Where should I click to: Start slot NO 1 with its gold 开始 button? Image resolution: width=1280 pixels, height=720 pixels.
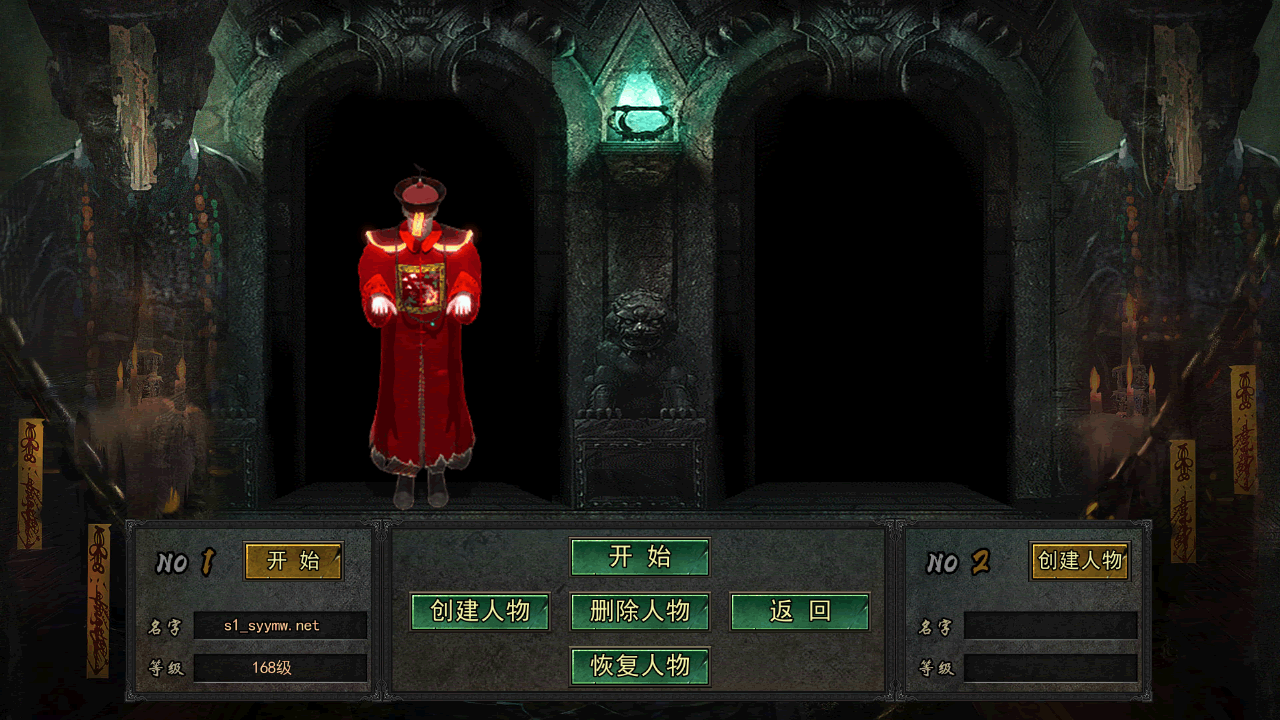pyautogui.click(x=293, y=561)
